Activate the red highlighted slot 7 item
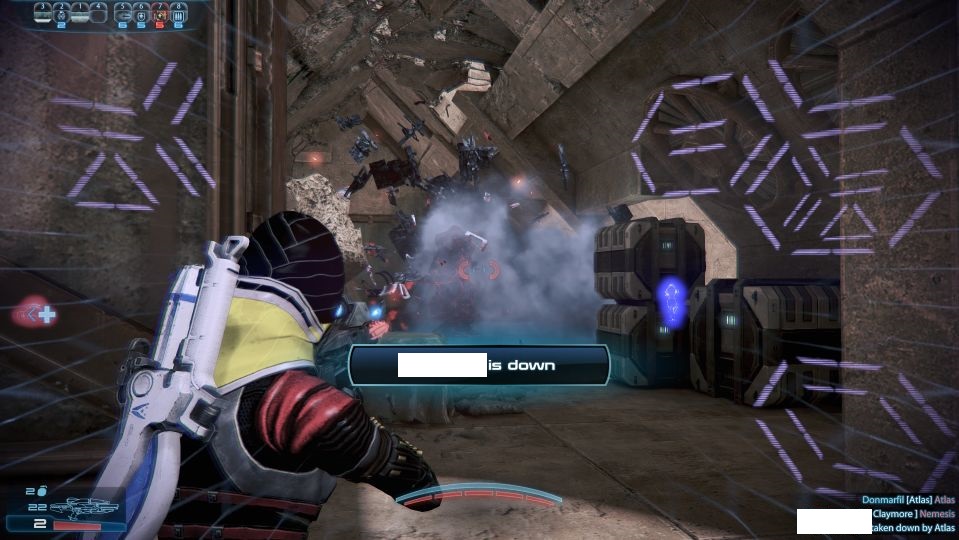The width and height of the screenshot is (959, 540). pyautogui.click(x=160, y=13)
